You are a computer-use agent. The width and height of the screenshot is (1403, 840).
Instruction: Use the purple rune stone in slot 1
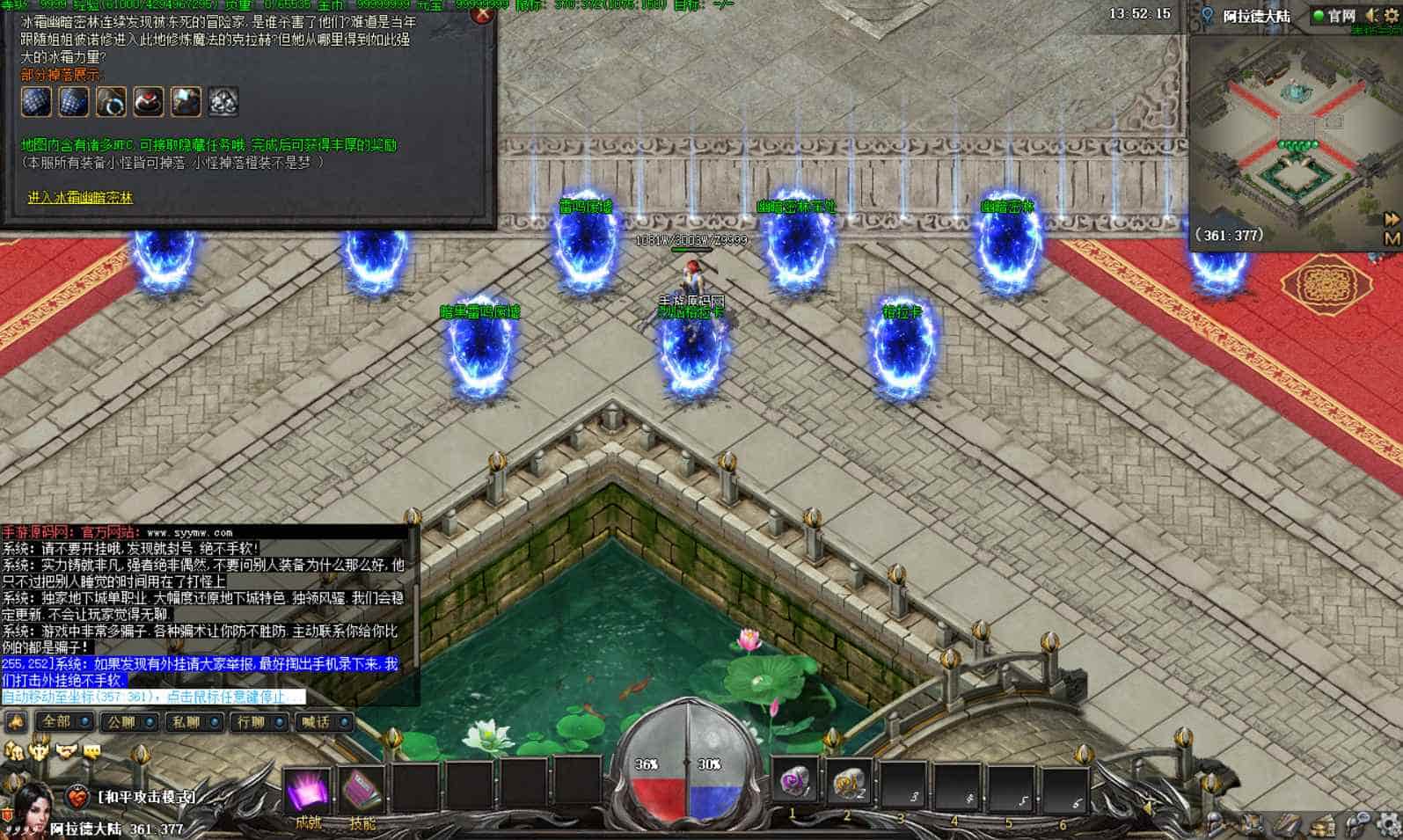coord(795,782)
